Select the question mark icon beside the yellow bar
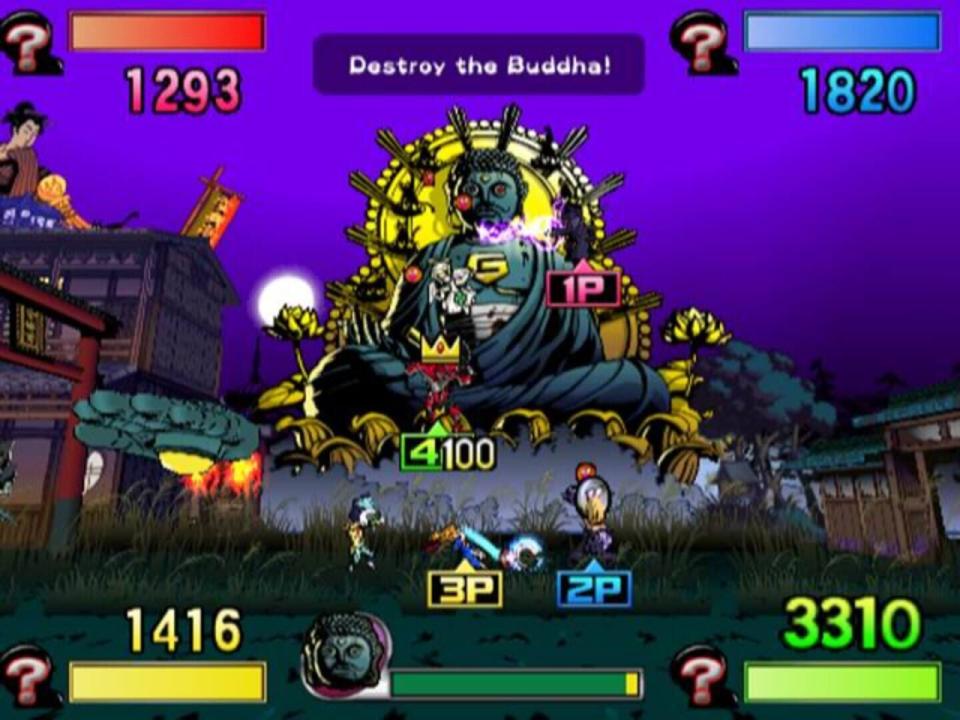960x720 pixels. 29,677
